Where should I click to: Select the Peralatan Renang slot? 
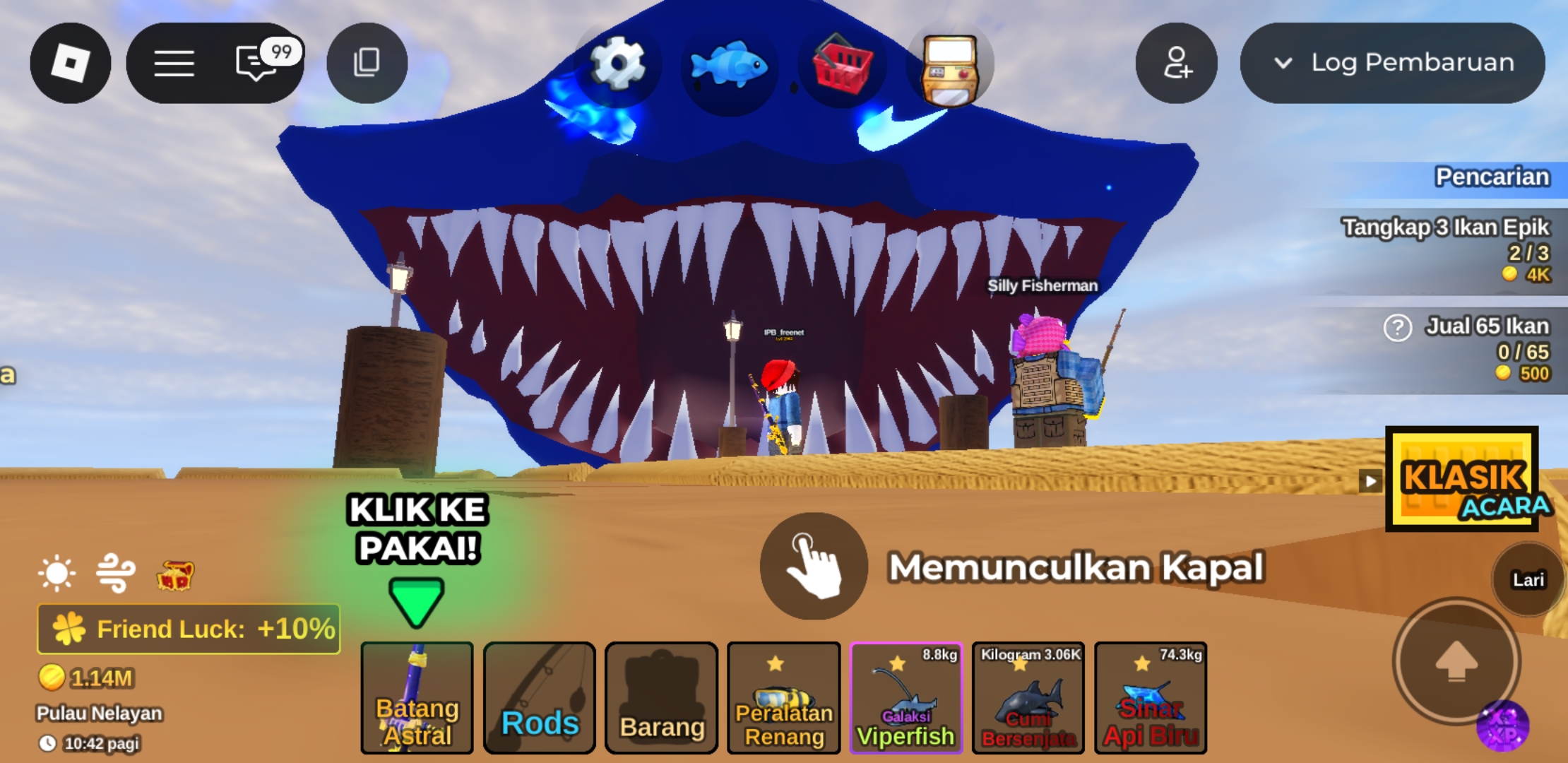pyautogui.click(x=784, y=697)
